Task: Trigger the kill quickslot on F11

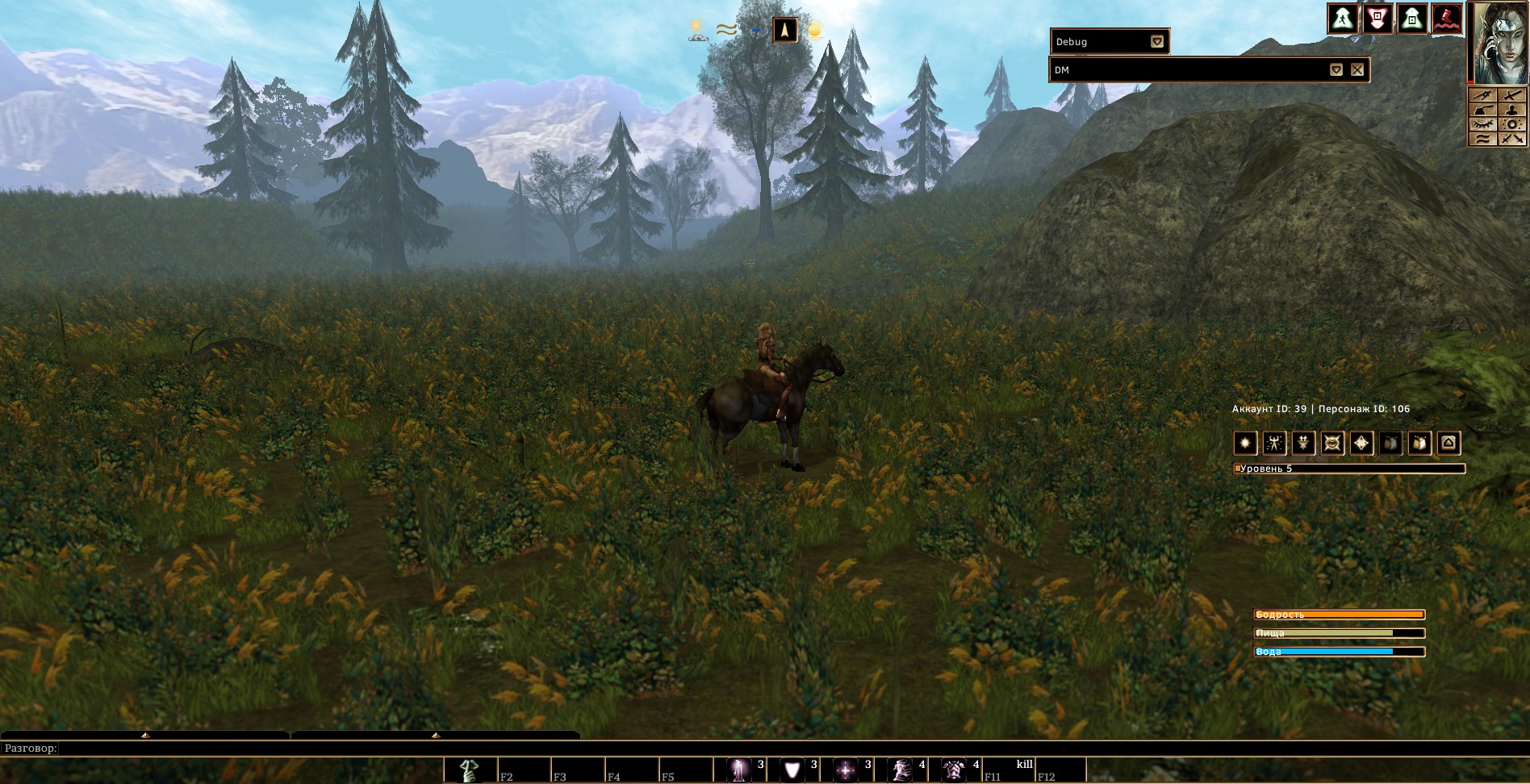Action: tap(1008, 770)
